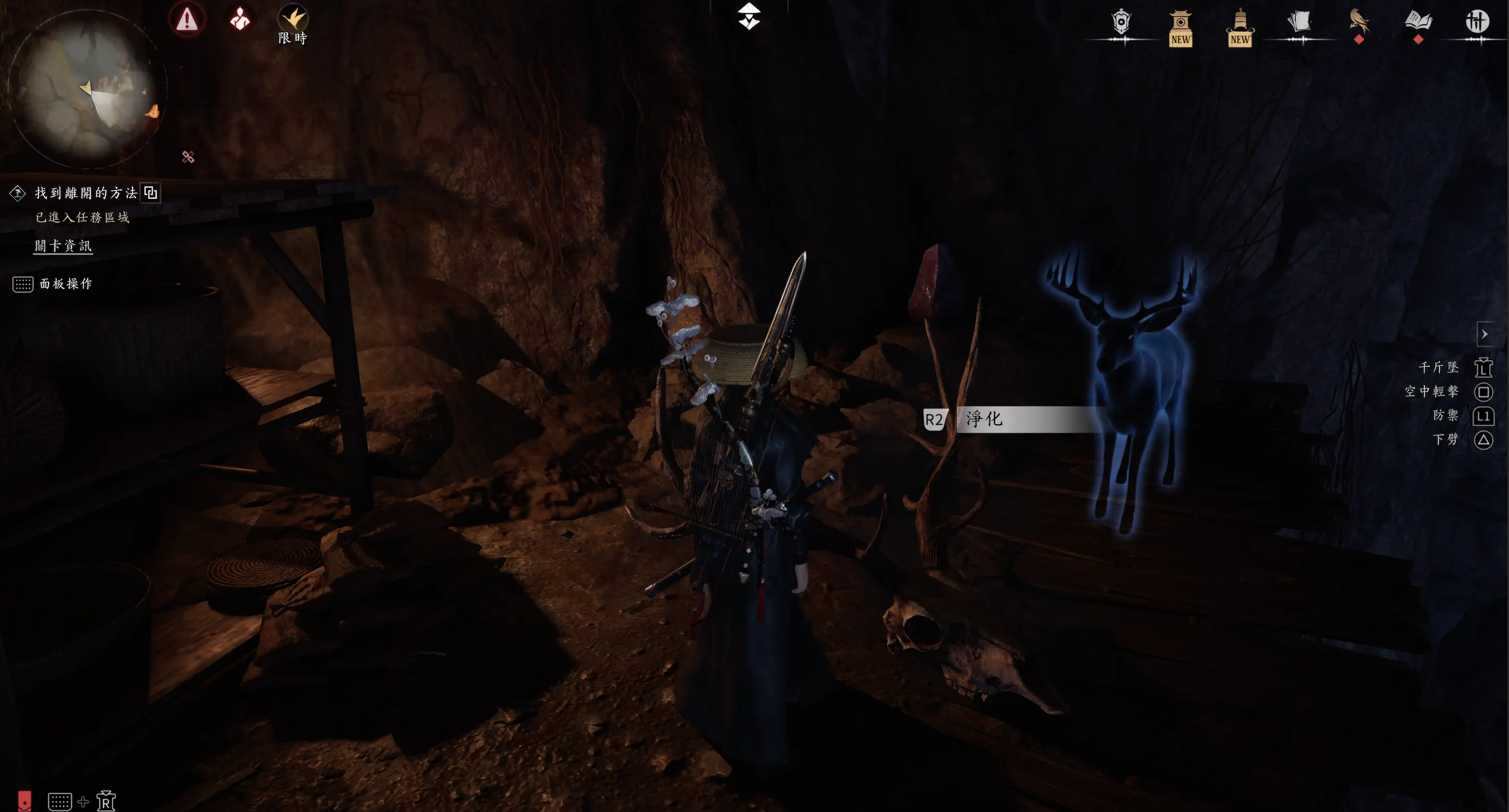Open the red character figure icon

tap(240, 19)
